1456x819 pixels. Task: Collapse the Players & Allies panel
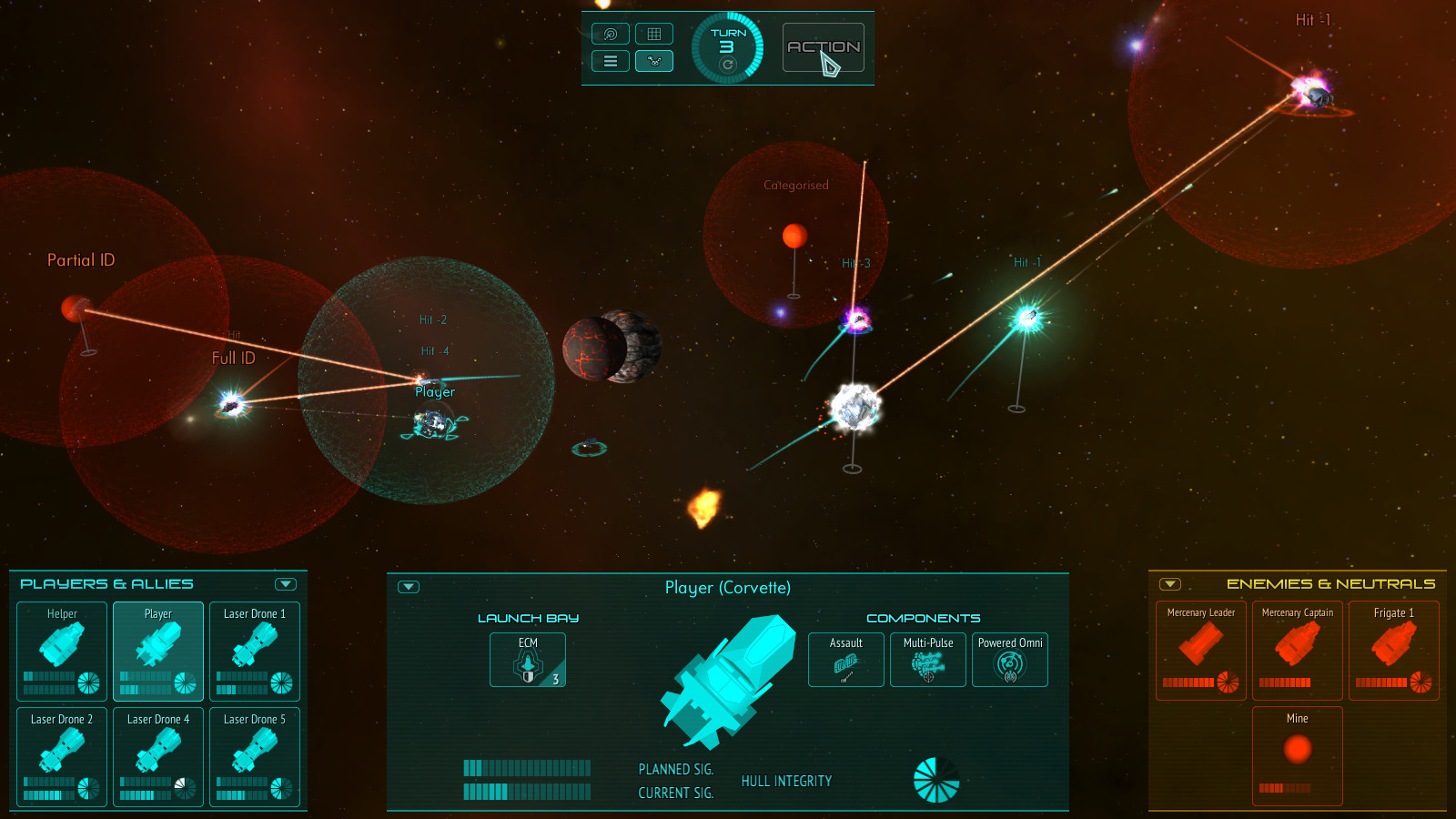pos(288,583)
